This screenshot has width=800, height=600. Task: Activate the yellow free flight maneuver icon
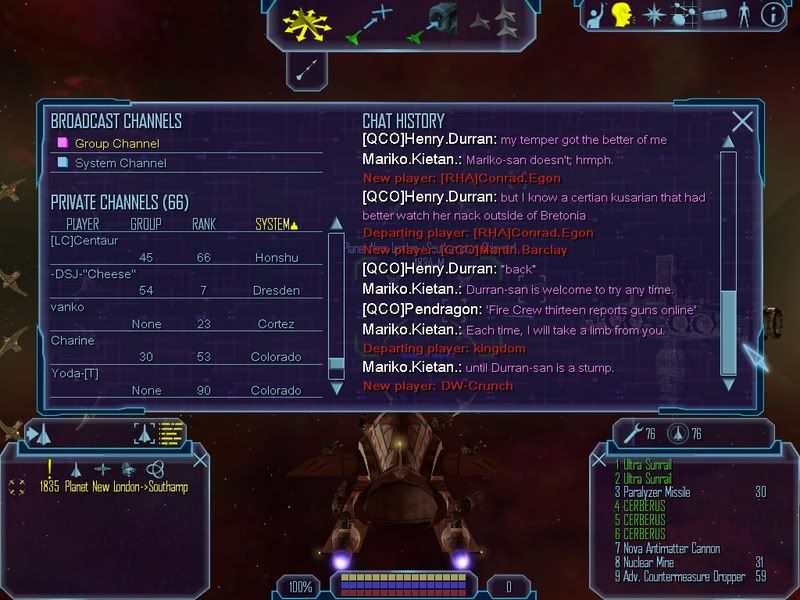click(x=307, y=22)
